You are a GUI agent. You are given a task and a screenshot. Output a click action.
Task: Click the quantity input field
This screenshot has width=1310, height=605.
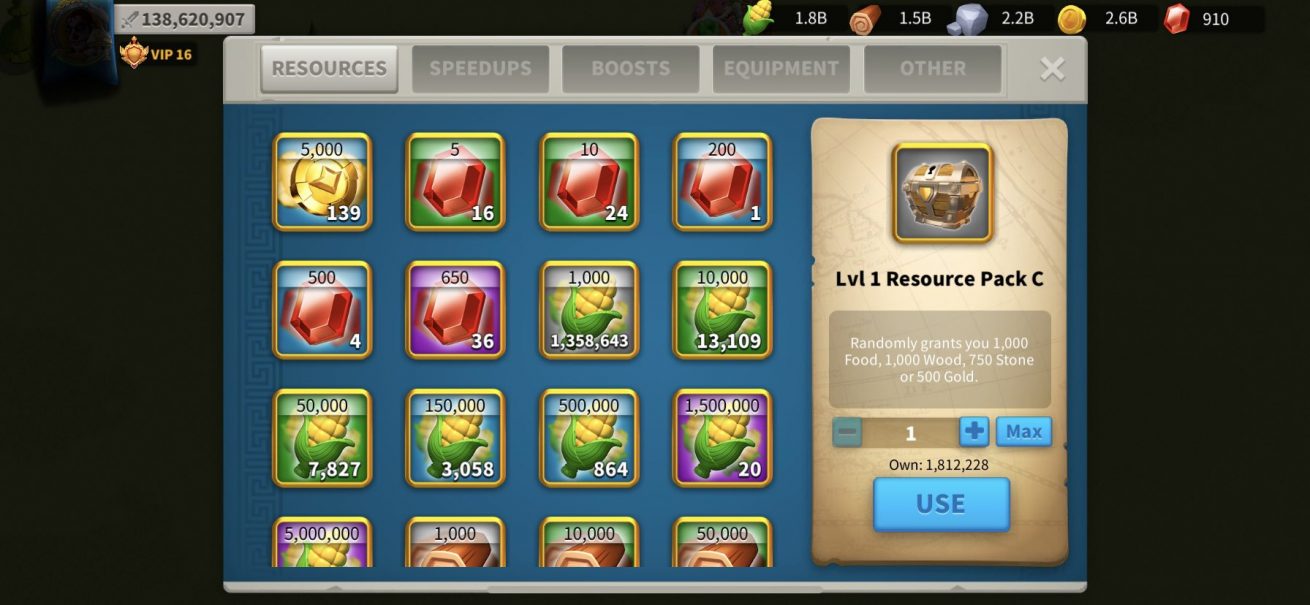coord(910,432)
